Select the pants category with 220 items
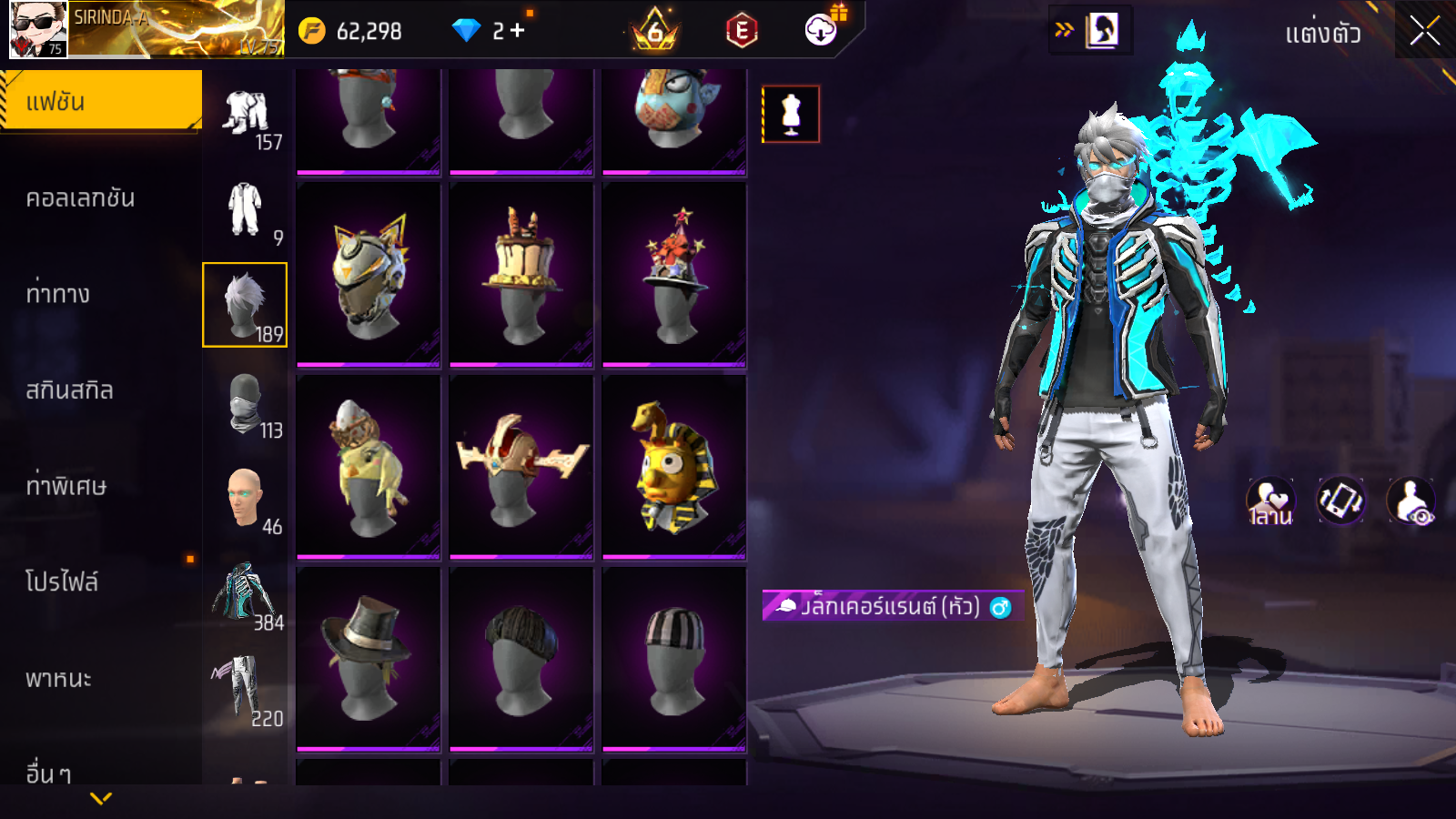This screenshot has height=819, width=1456. pos(245,690)
